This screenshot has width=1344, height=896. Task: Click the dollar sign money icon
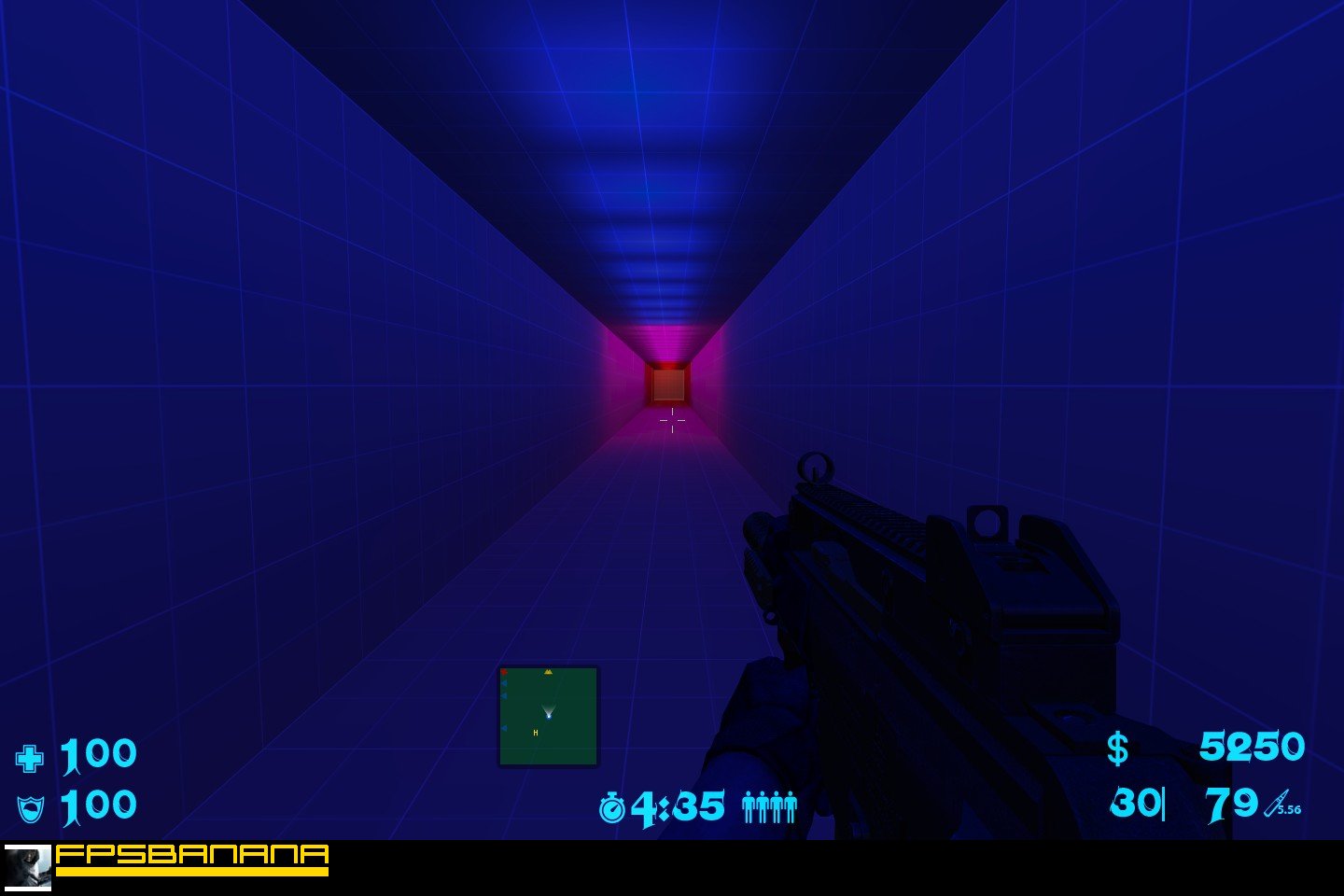[1117, 748]
